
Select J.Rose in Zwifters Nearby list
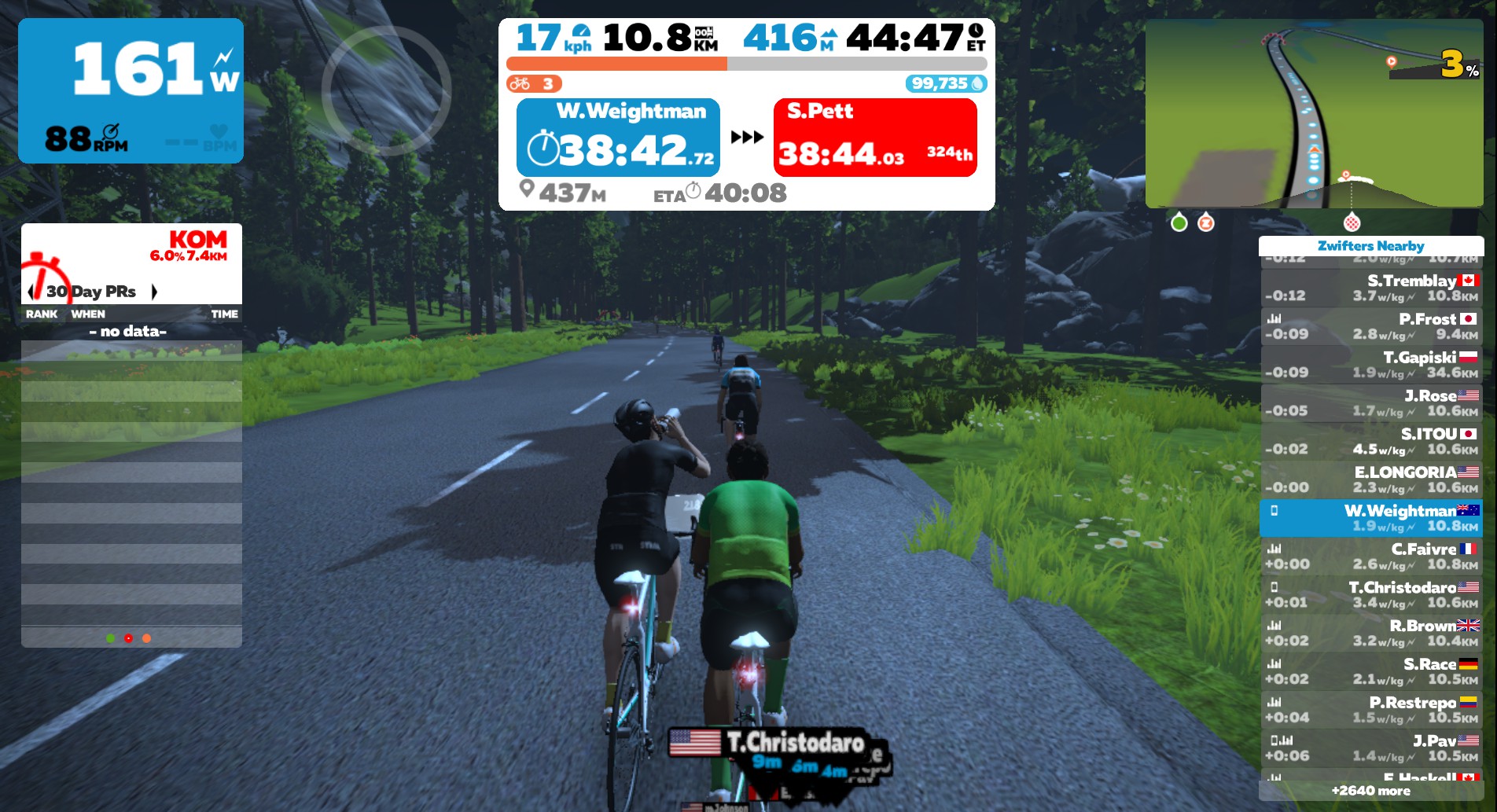coord(1371,403)
